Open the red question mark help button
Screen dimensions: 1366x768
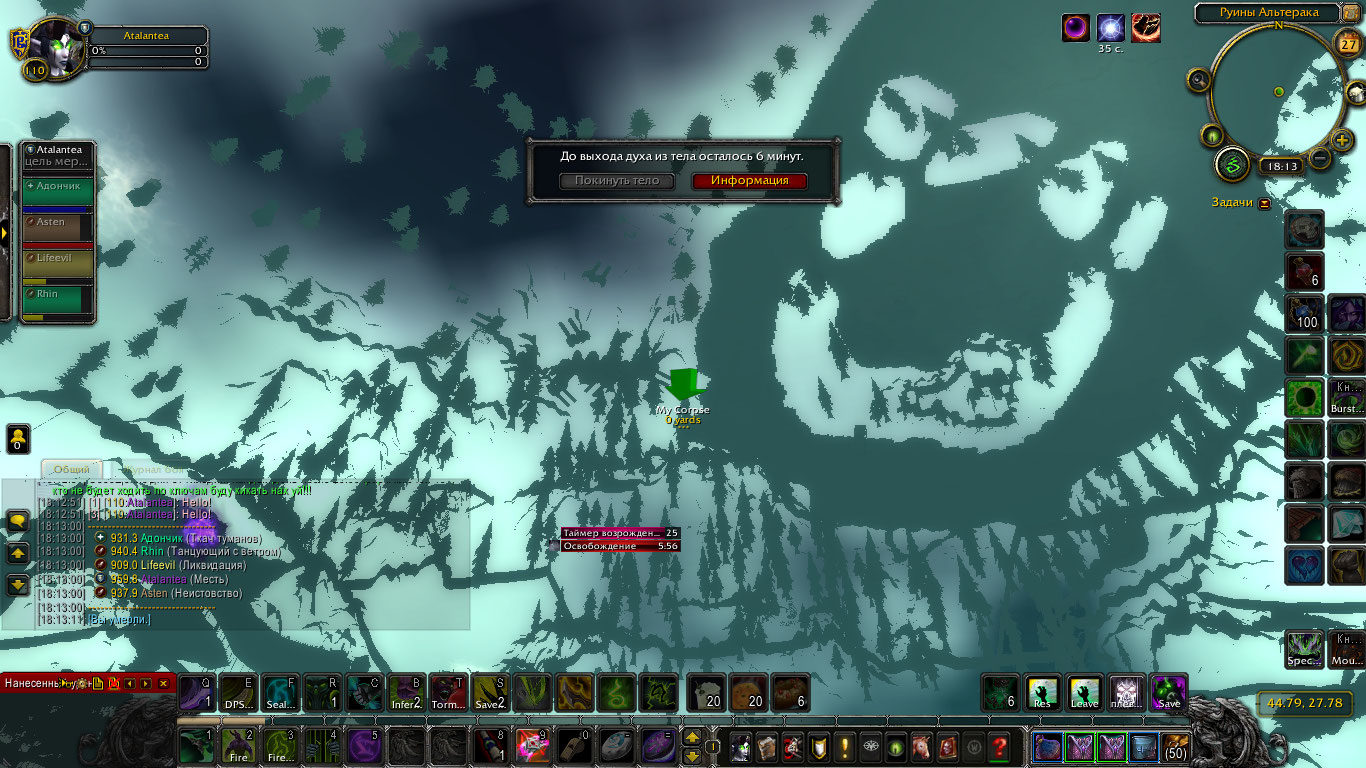click(998, 747)
